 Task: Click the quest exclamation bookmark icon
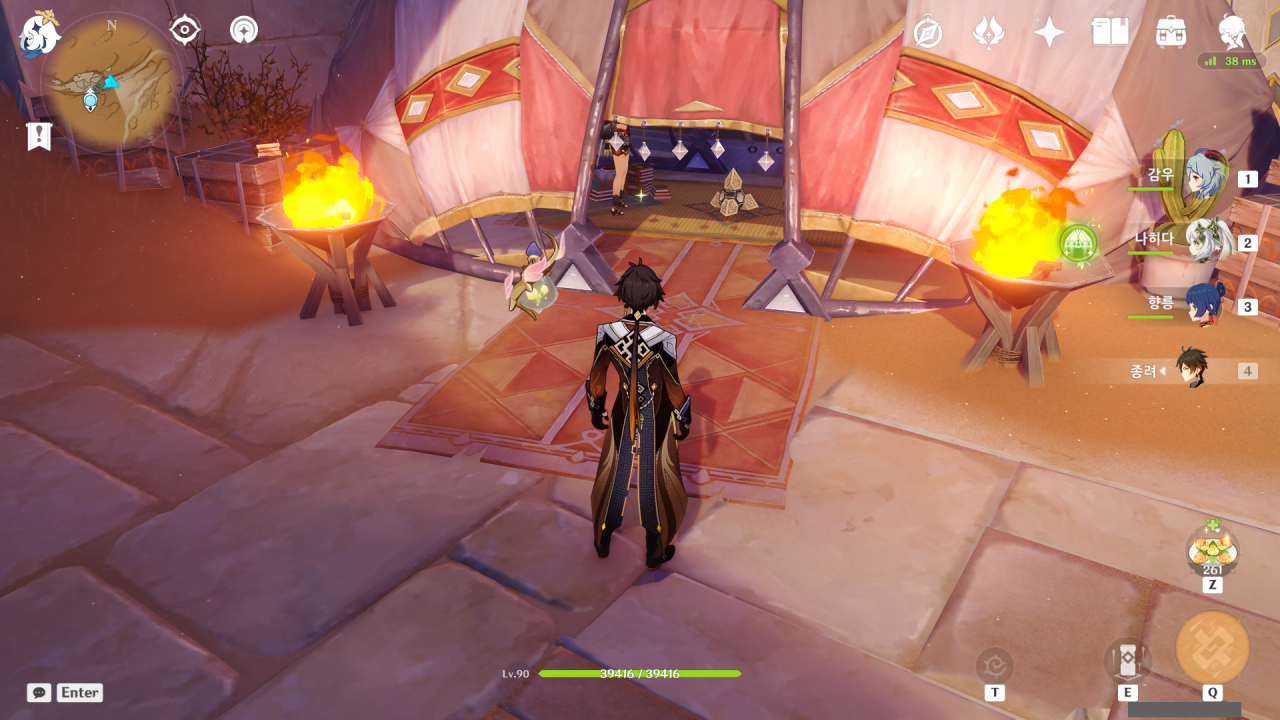pos(39,136)
